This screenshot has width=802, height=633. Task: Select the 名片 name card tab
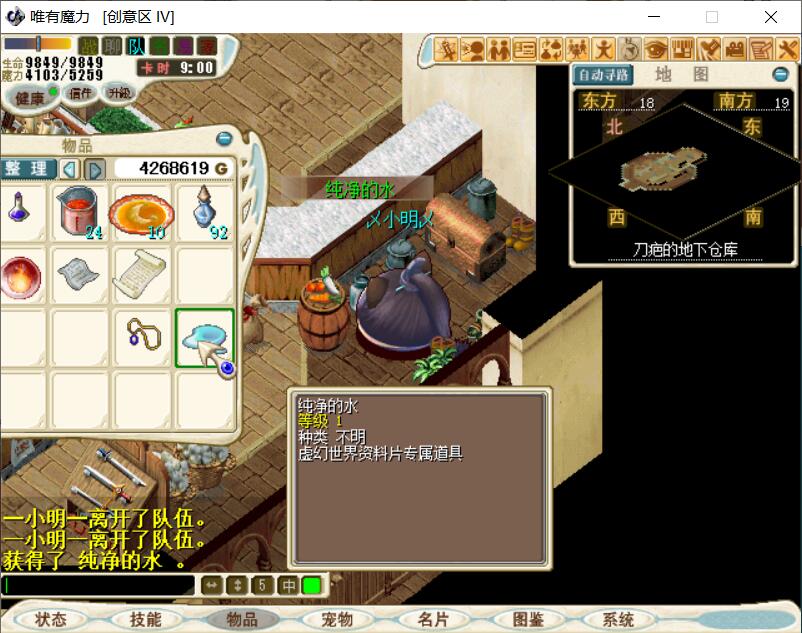[433, 619]
